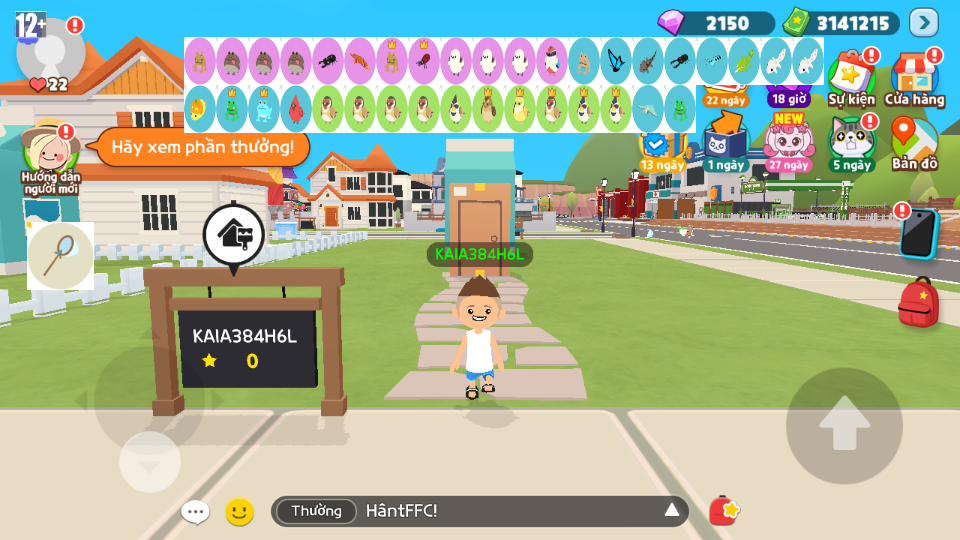Expand the top-right arrow button
The width and height of the screenshot is (960, 540).
(923, 23)
